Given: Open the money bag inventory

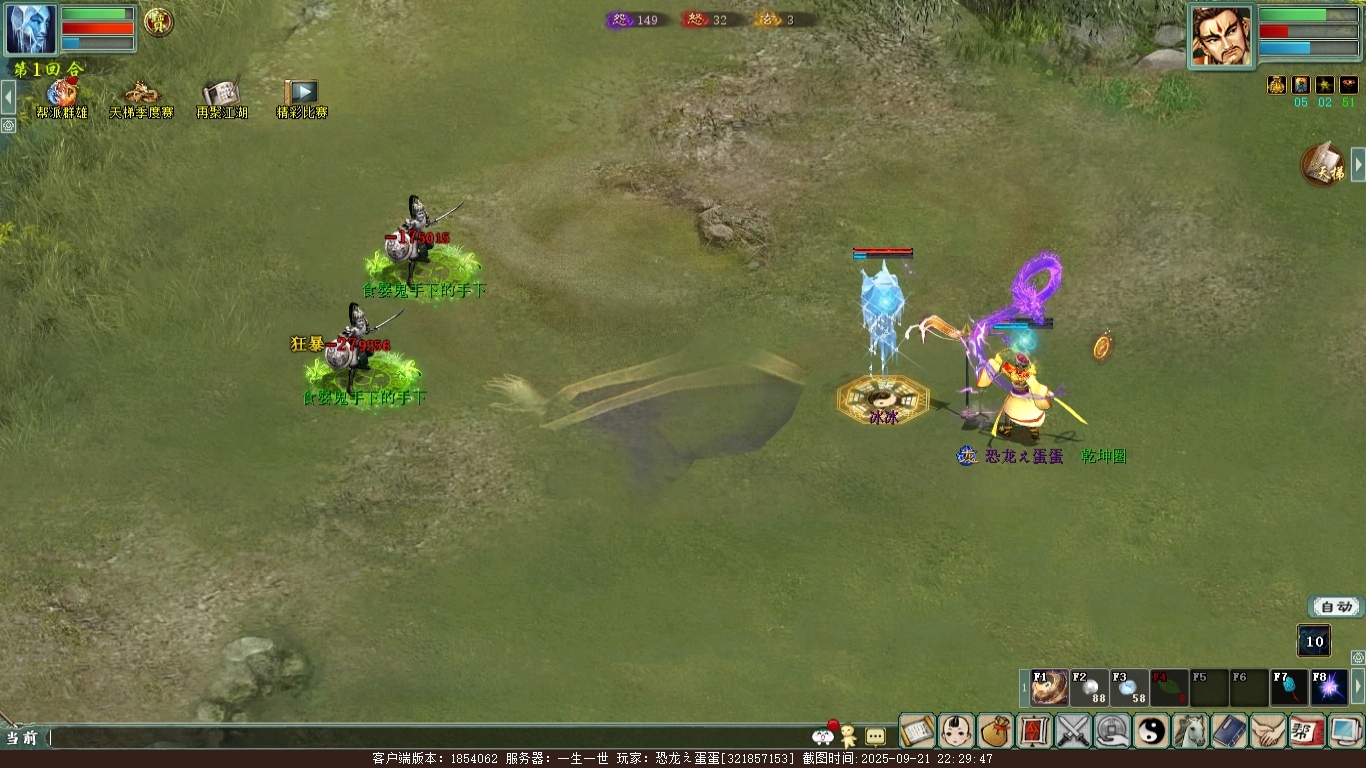Looking at the screenshot, I should pos(995,731).
